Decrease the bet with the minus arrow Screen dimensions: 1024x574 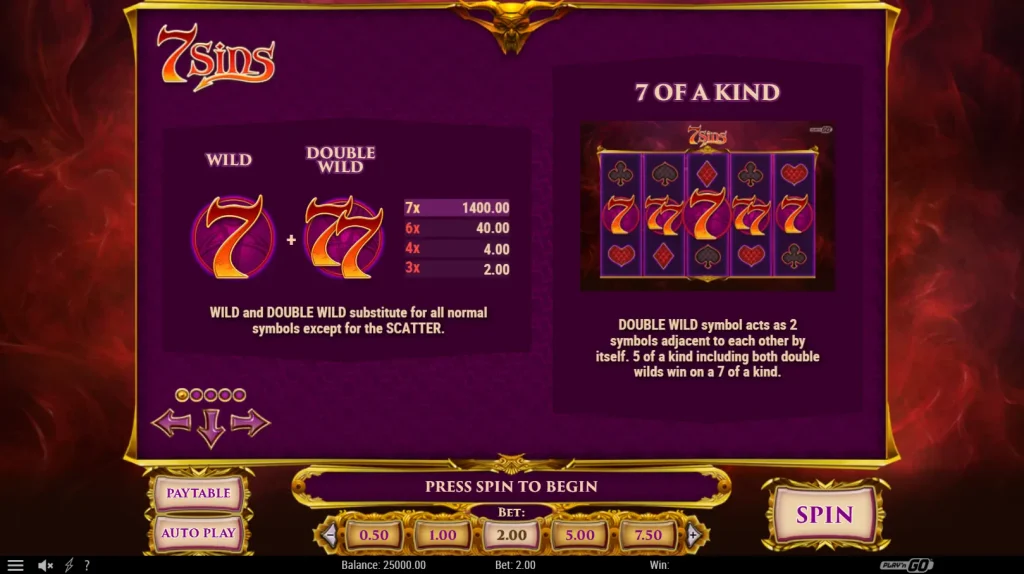click(x=329, y=535)
